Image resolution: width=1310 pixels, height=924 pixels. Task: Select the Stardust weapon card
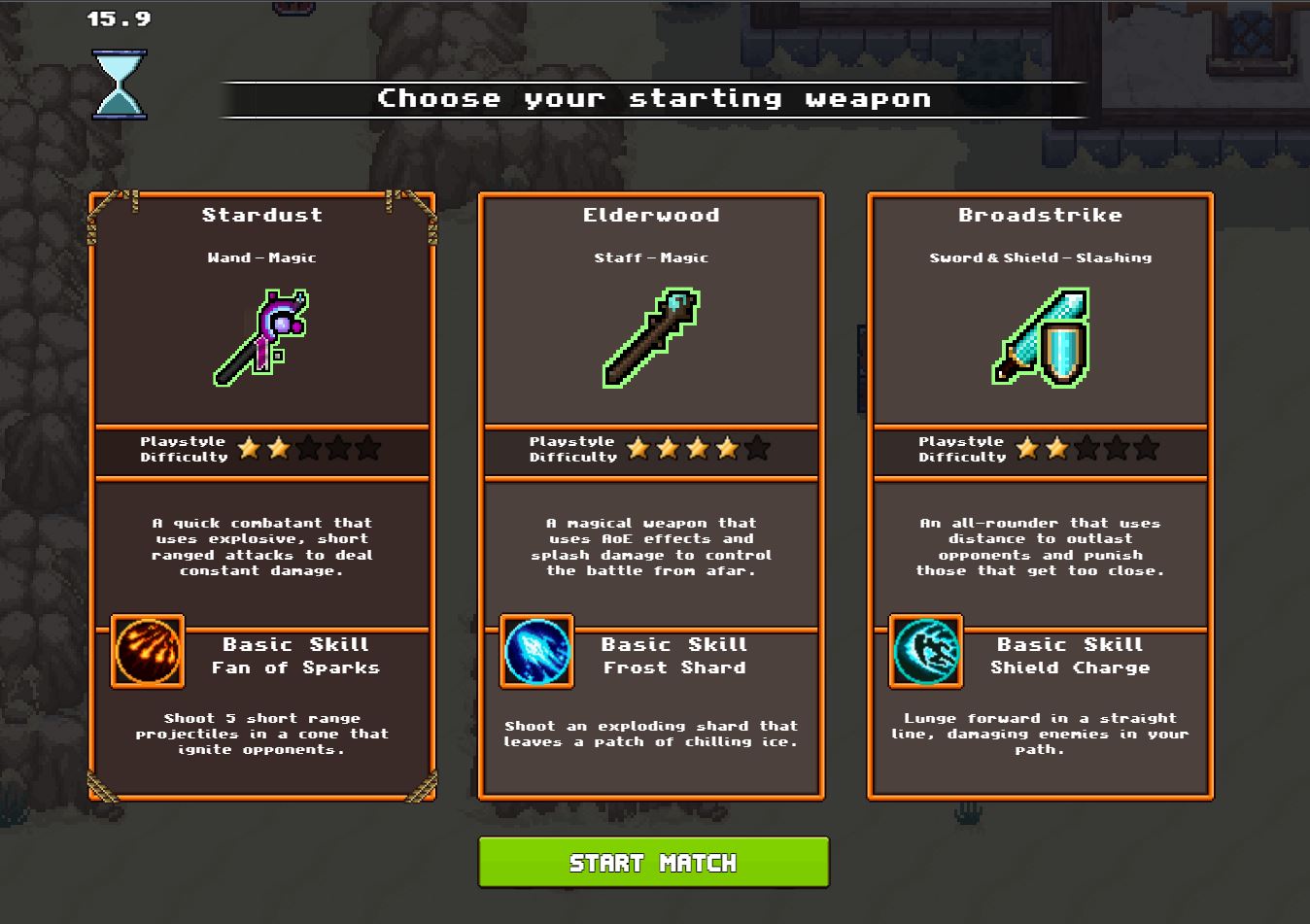tap(262, 496)
